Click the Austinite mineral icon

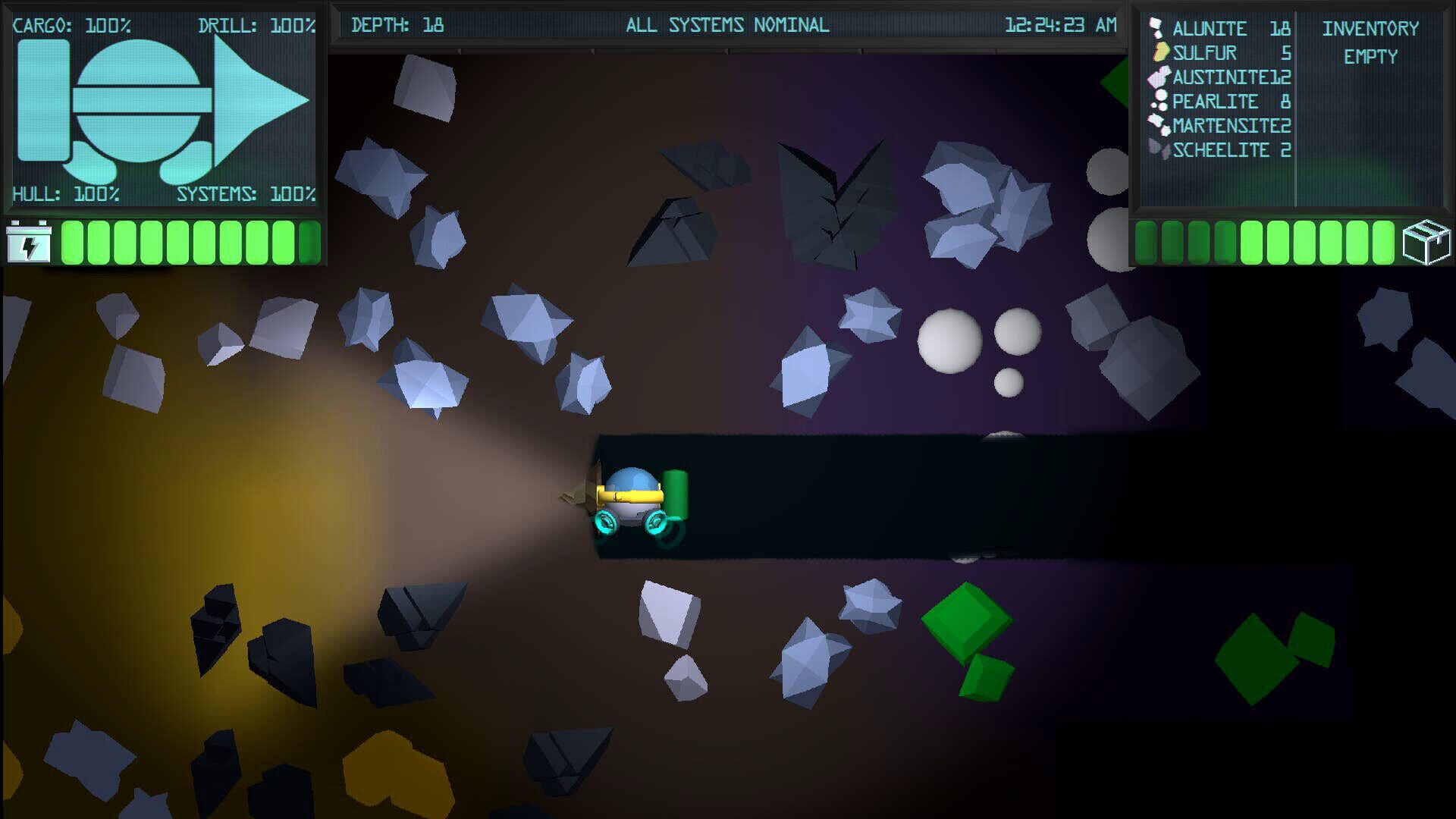point(1158,77)
